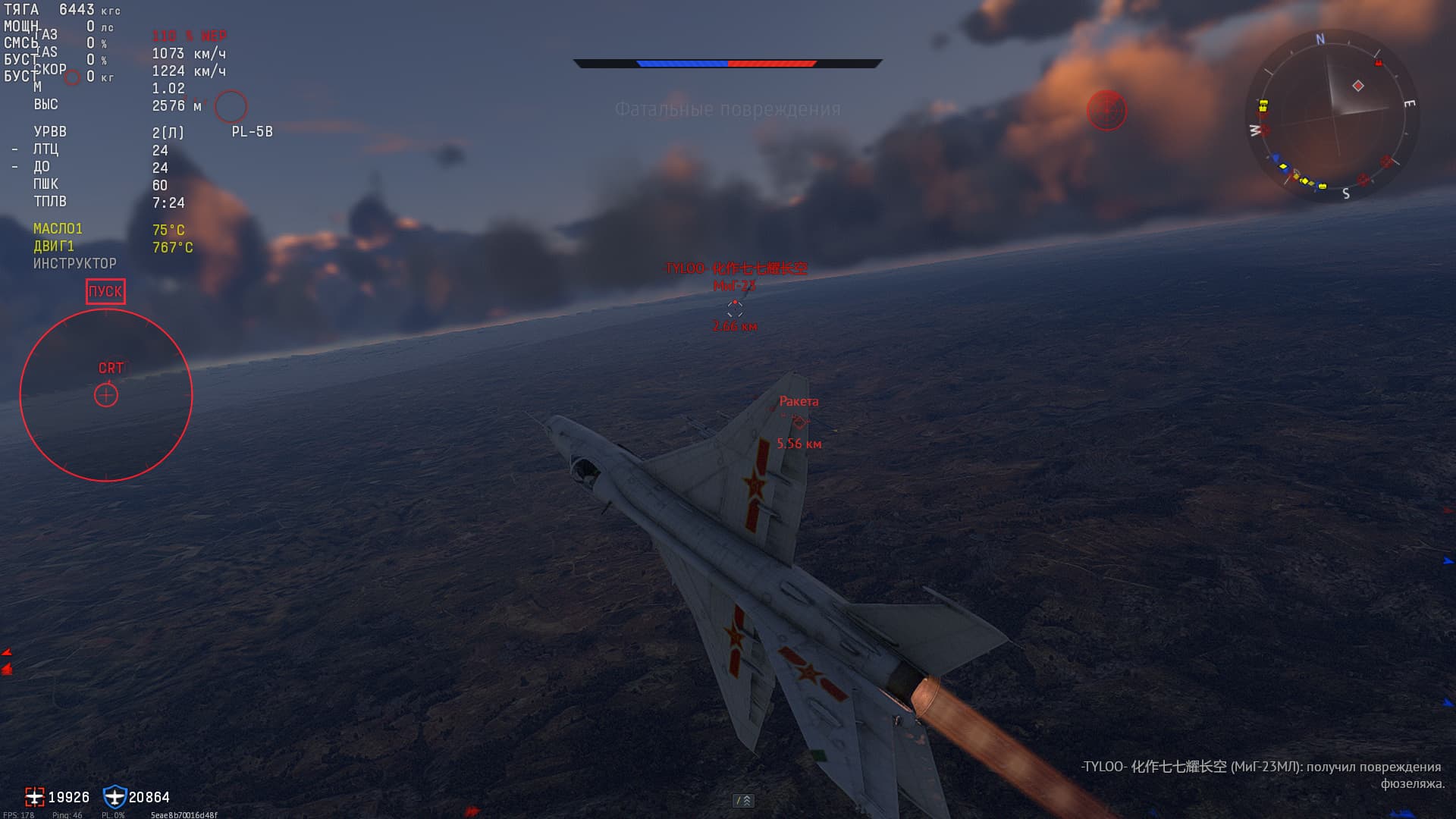Click the circular compass minimap
Viewport: 1456px width, 819px height.
(x=1332, y=115)
